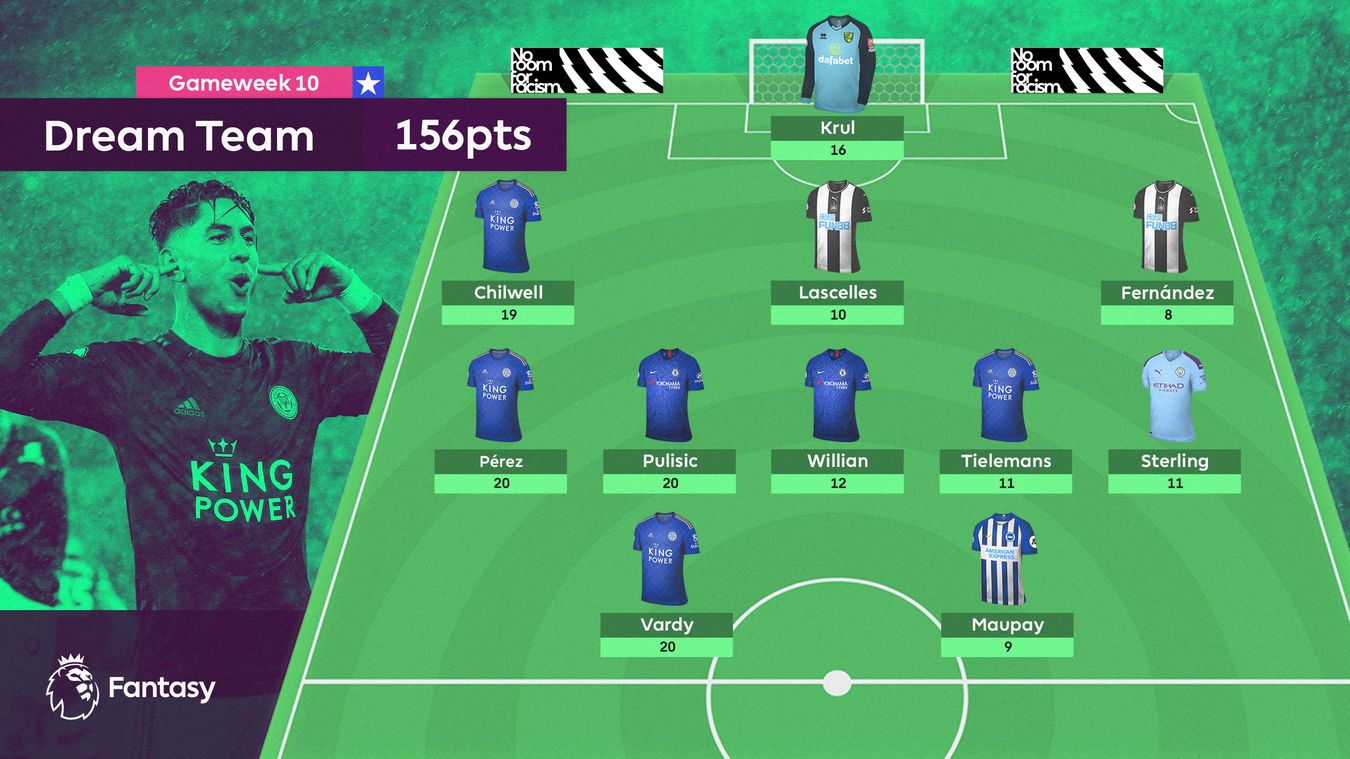
Task: Select Pulisic's Chelsea shirt card
Action: click(x=669, y=418)
